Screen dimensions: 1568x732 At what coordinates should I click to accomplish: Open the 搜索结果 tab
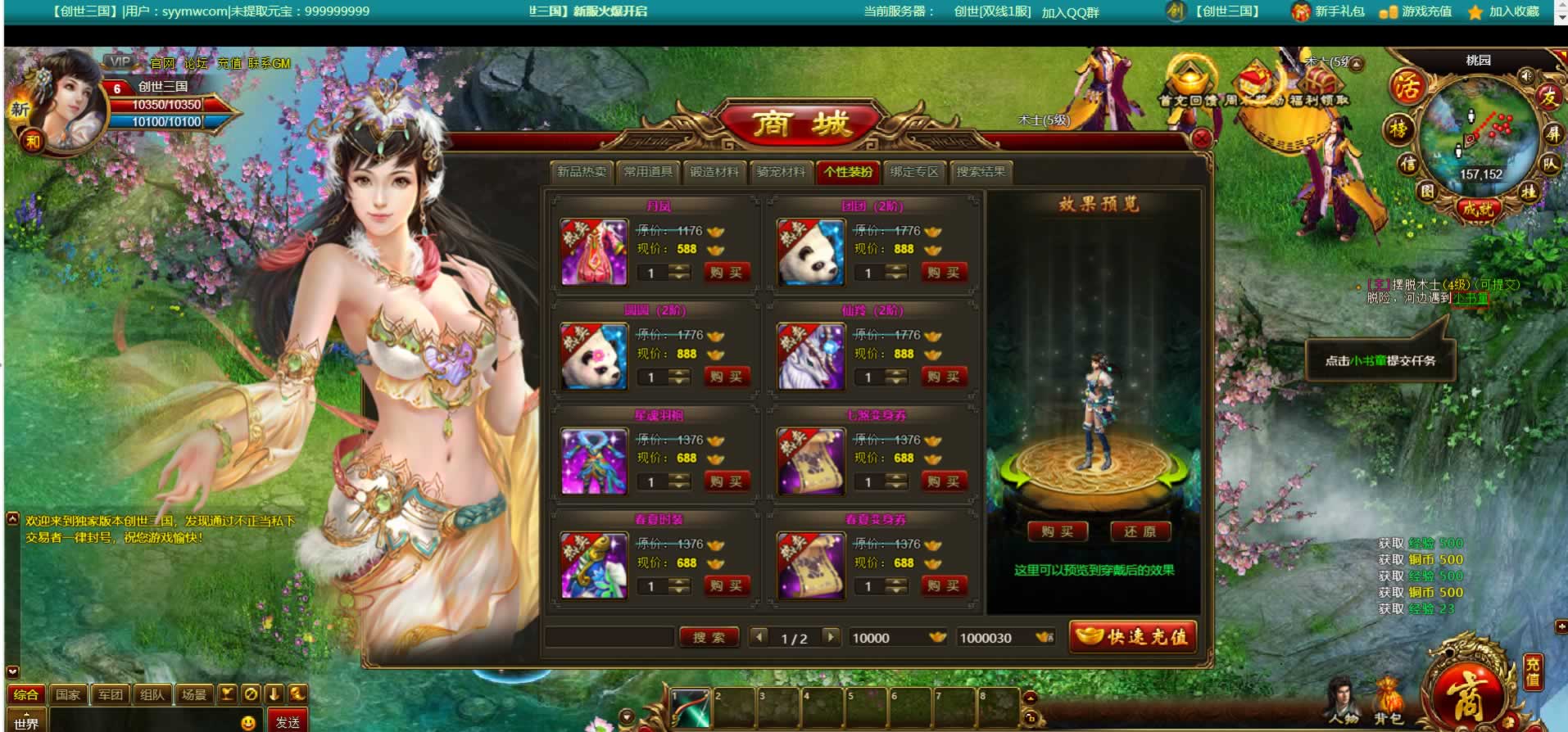coord(981,172)
